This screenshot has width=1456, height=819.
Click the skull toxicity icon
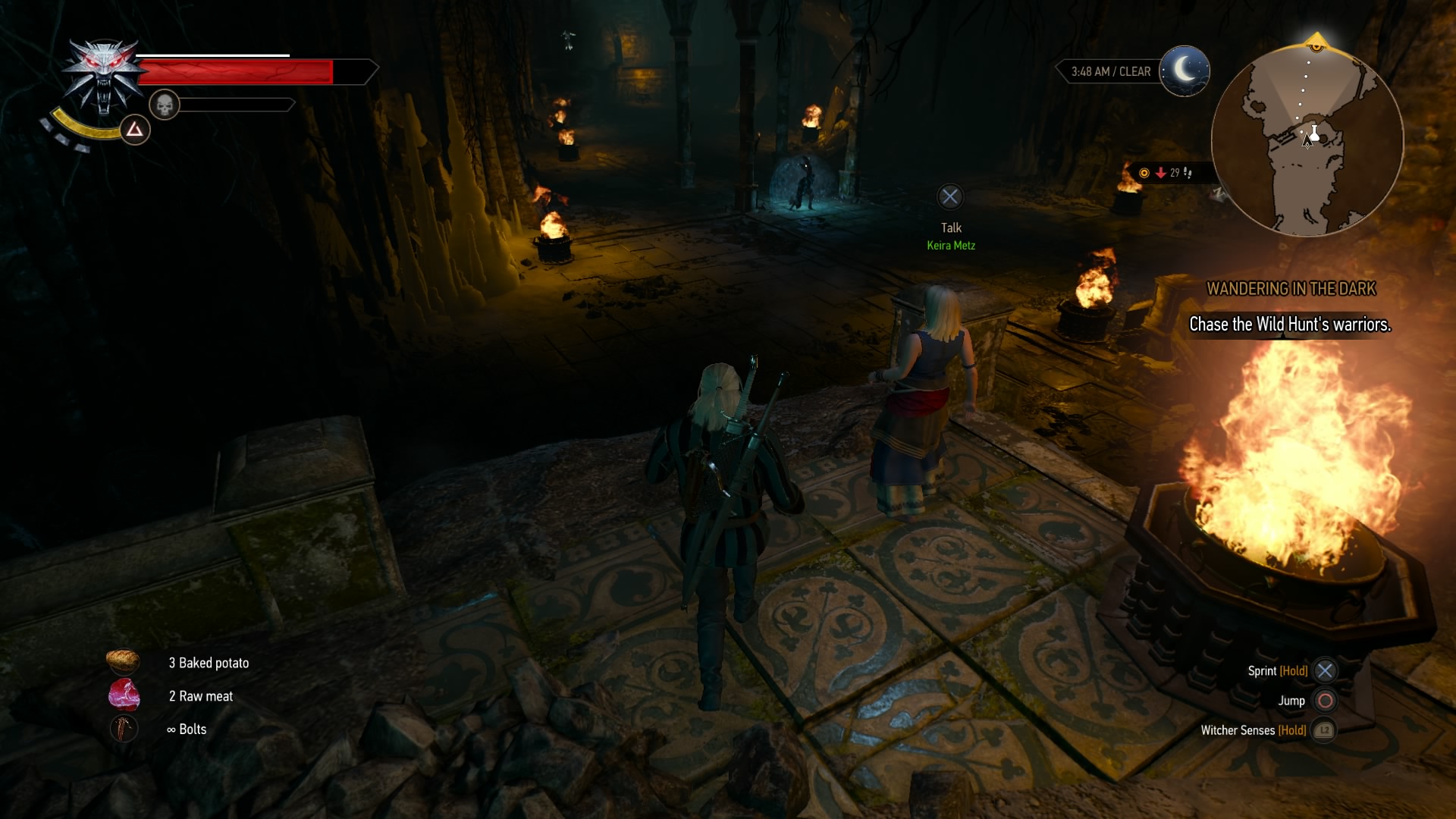point(164,105)
